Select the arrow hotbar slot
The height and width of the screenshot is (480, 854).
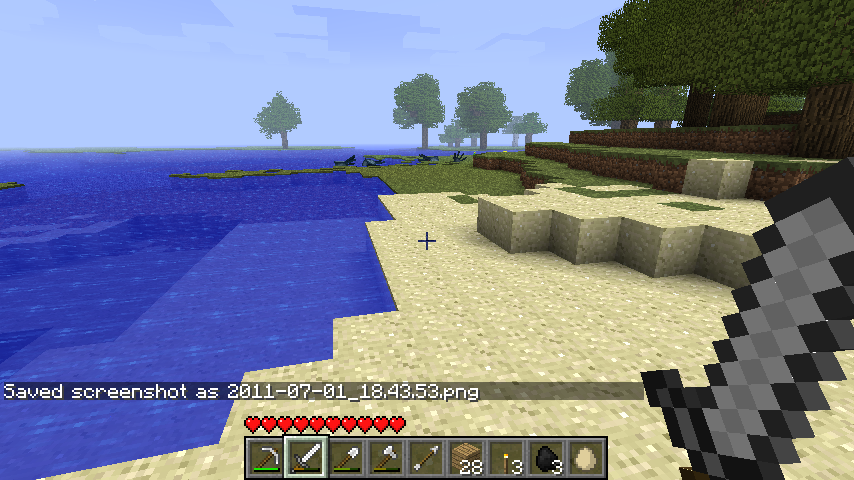pyautogui.click(x=425, y=458)
